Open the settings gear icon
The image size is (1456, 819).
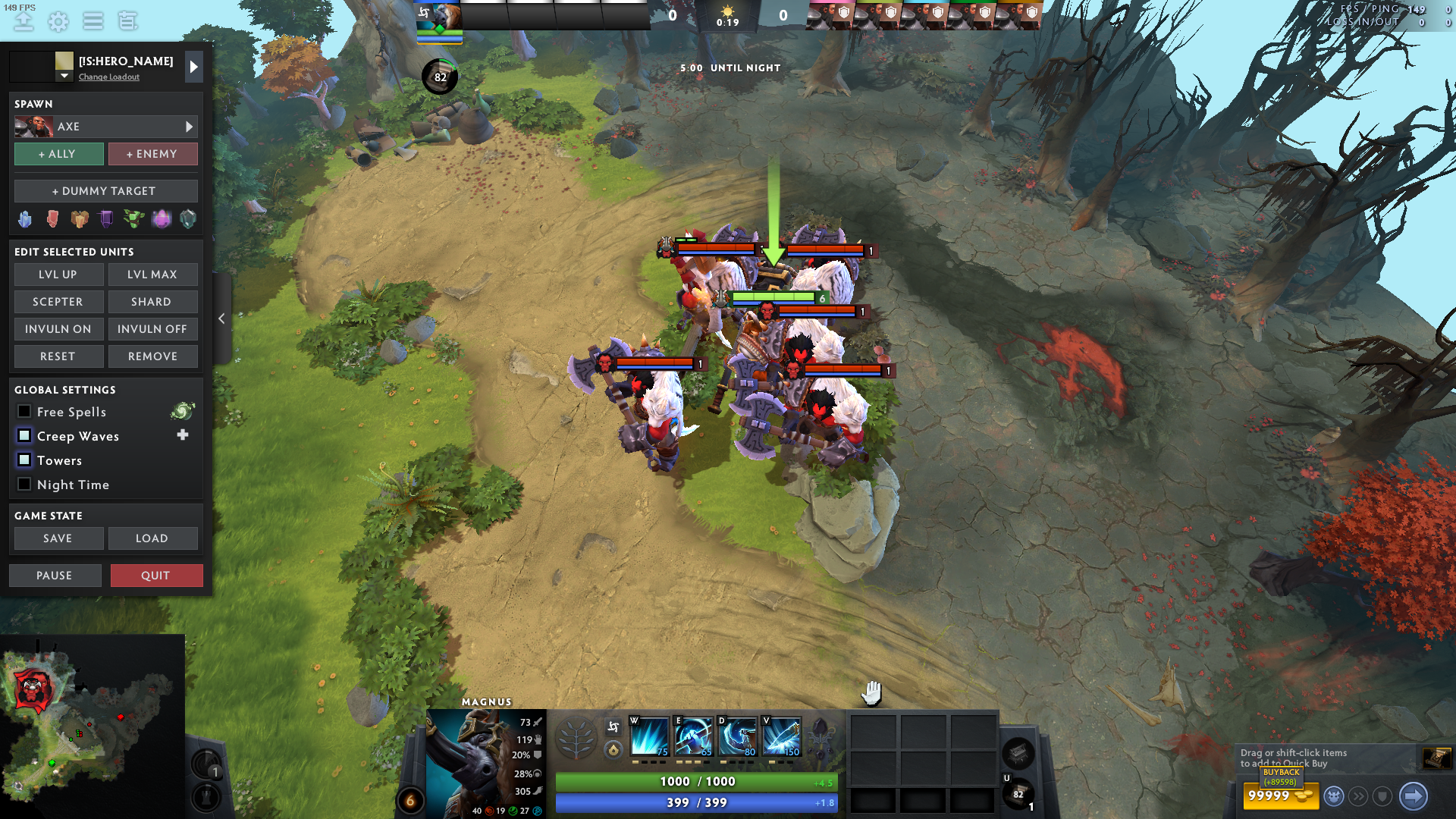point(58,21)
